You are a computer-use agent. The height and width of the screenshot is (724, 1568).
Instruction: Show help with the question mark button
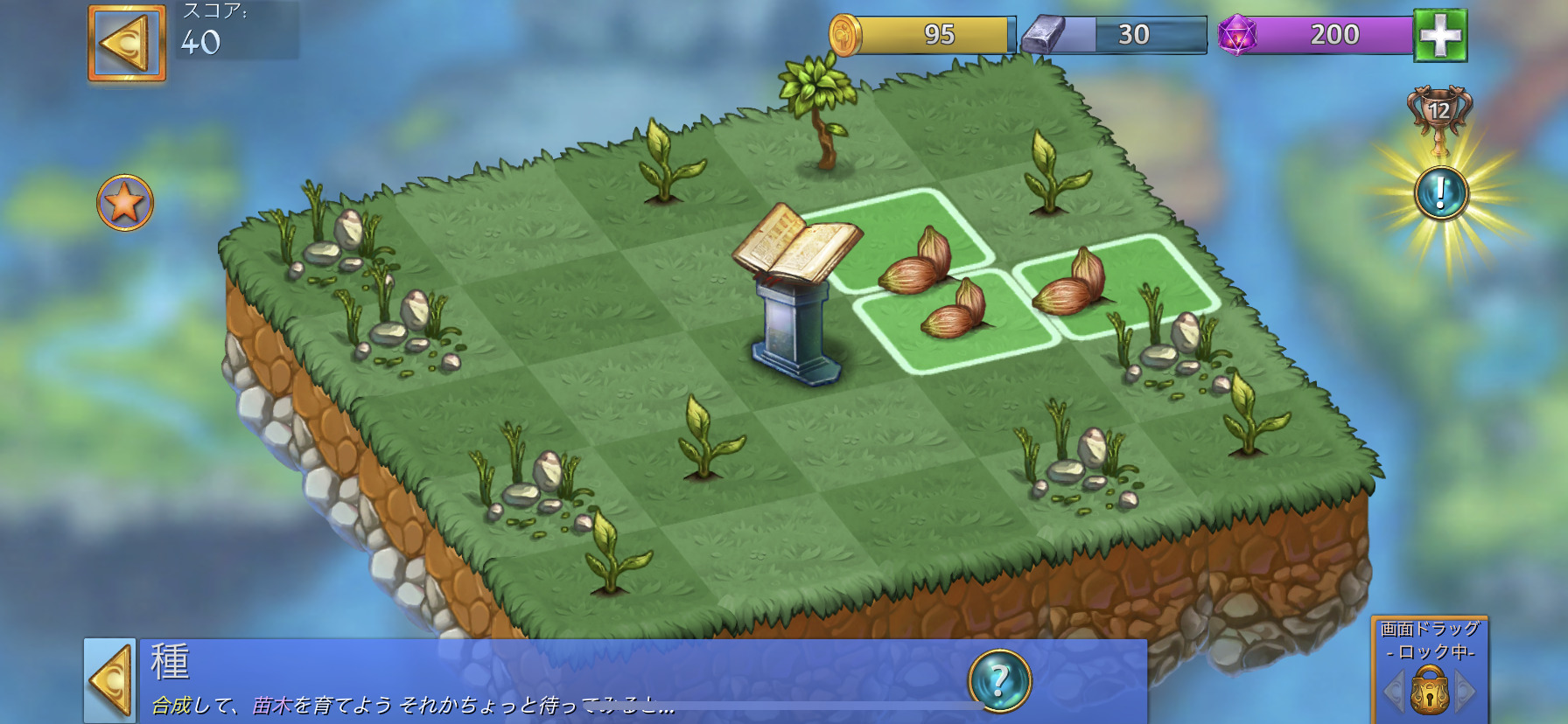click(999, 680)
